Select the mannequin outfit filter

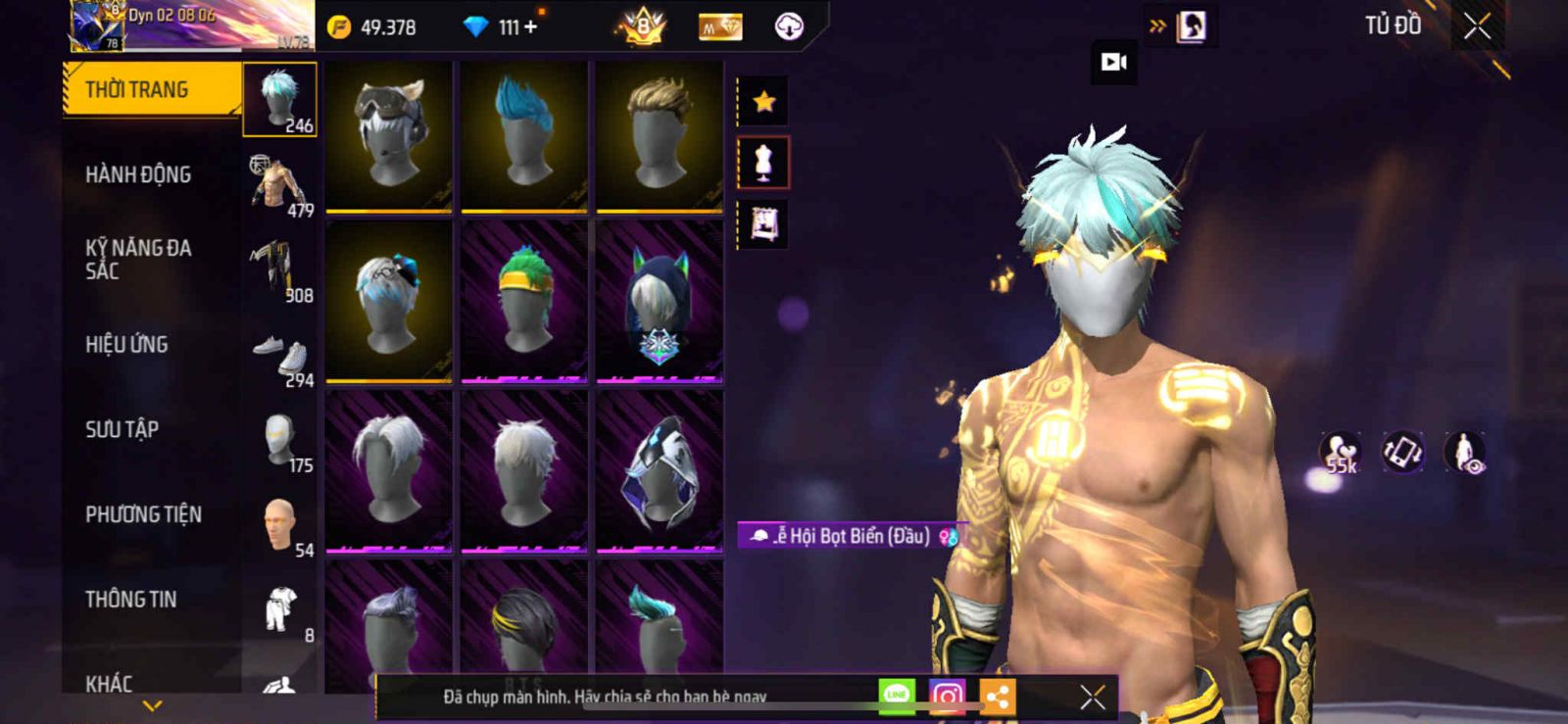click(x=763, y=163)
